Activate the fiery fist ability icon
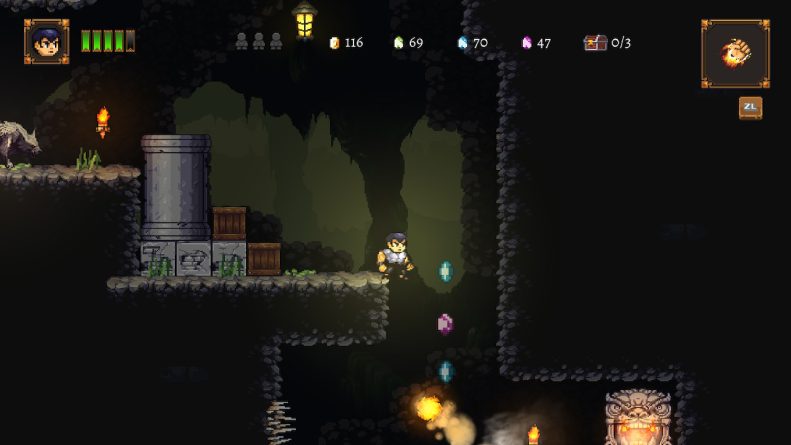 pyautogui.click(x=735, y=53)
